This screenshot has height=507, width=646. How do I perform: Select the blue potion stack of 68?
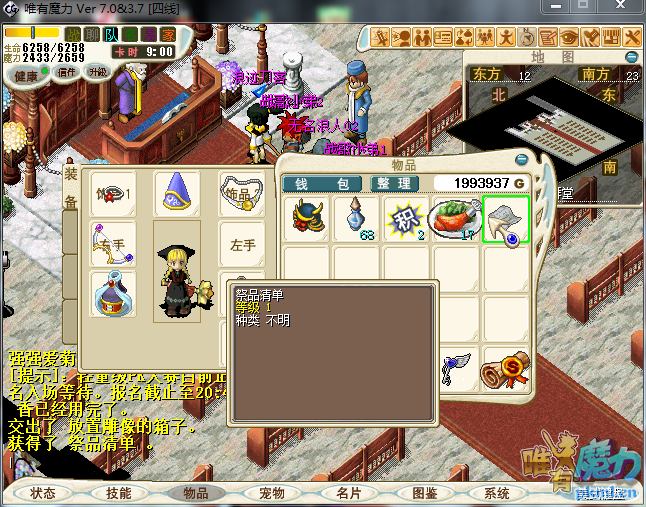357,219
